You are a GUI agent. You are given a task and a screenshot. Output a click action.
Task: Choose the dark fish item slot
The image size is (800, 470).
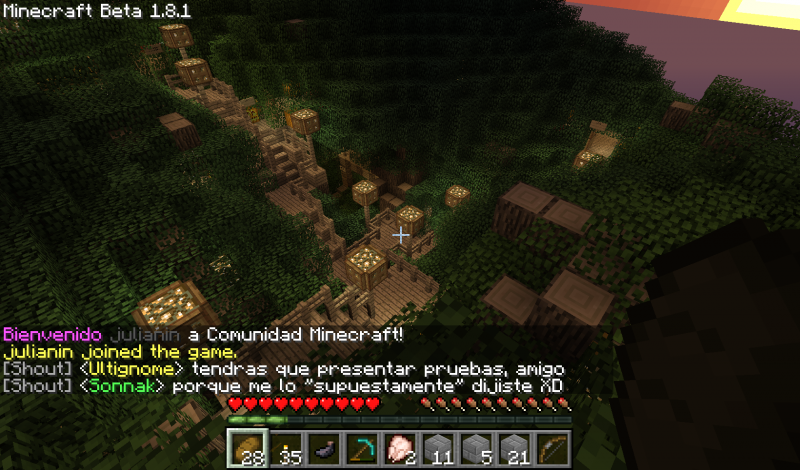pos(324,448)
